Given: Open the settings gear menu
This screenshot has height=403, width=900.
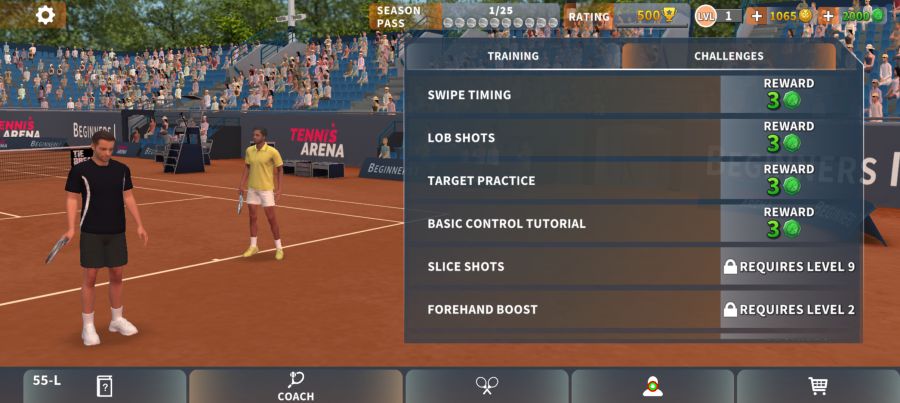Looking at the screenshot, I should (45, 15).
